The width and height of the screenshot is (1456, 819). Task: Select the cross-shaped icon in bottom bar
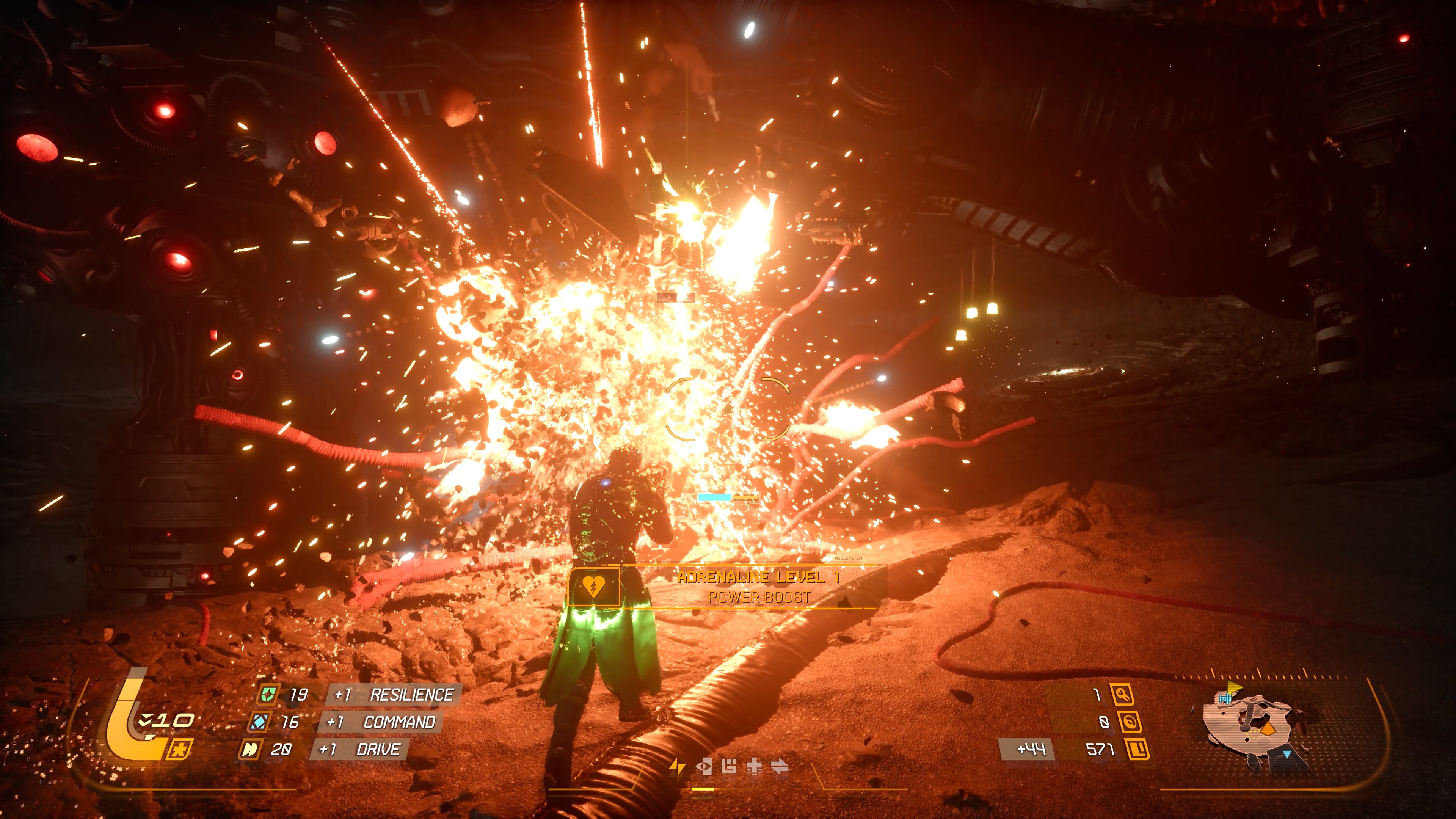pyautogui.click(x=754, y=766)
